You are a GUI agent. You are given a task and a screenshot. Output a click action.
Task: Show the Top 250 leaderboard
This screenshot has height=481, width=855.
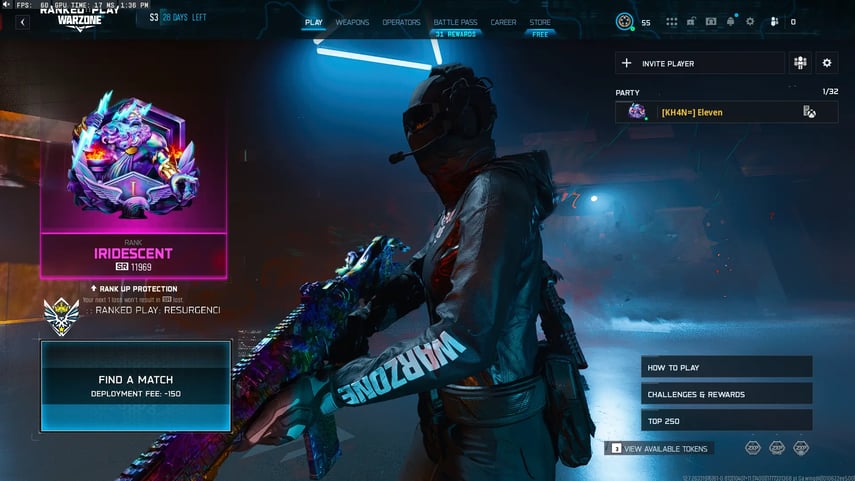[x=726, y=421]
